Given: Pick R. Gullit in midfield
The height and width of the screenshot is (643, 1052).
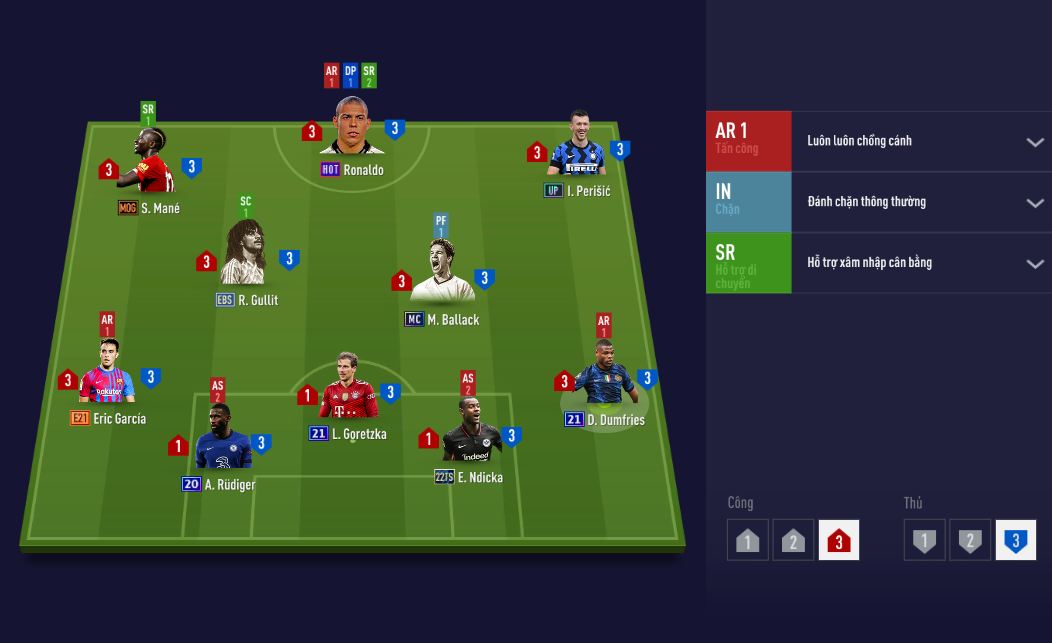Looking at the screenshot, I should pyautogui.click(x=246, y=256).
